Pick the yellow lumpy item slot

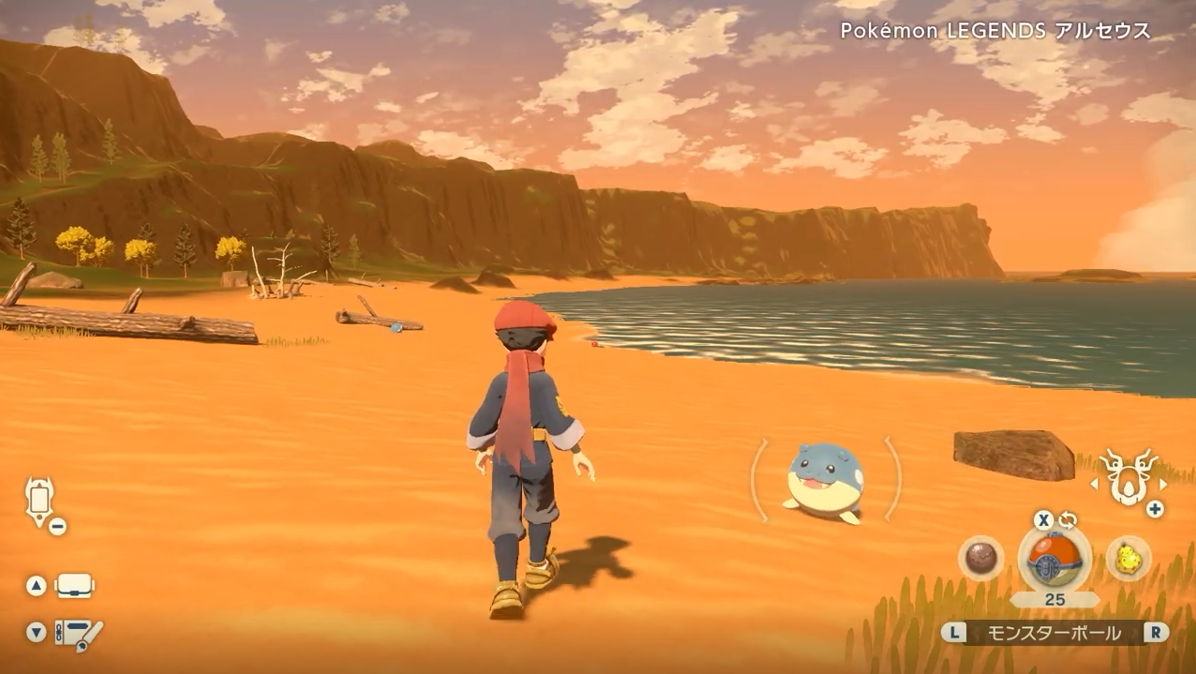pos(1128,558)
